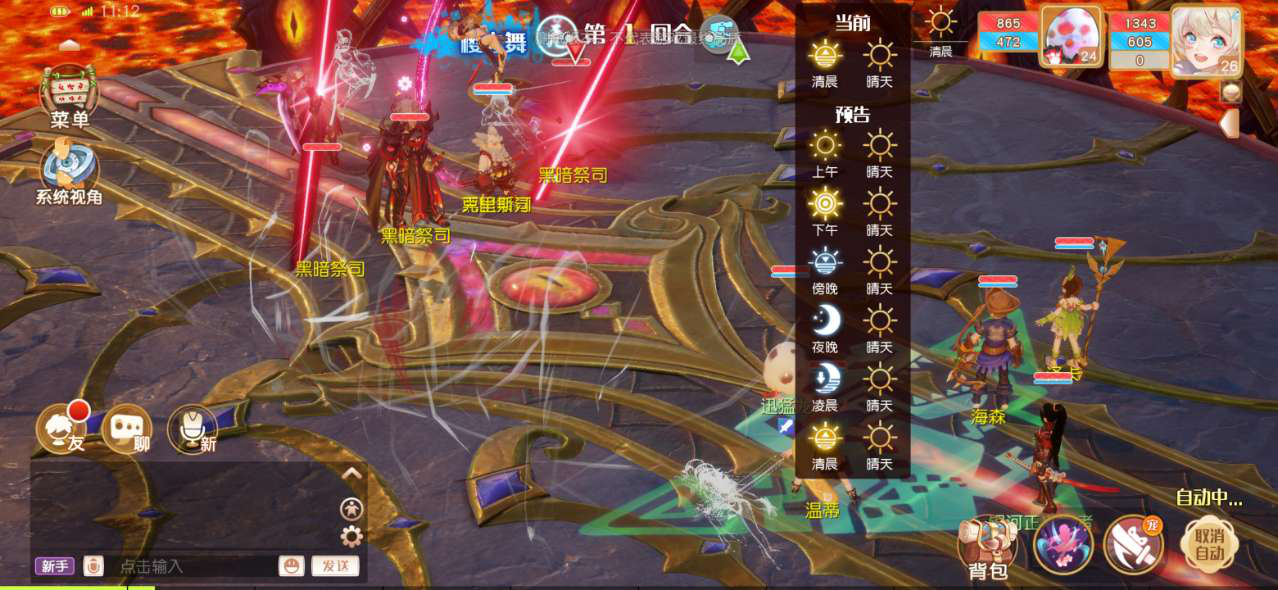The height and width of the screenshot is (590, 1278).
Task: Open the friends list with red notification
Action: pos(63,429)
